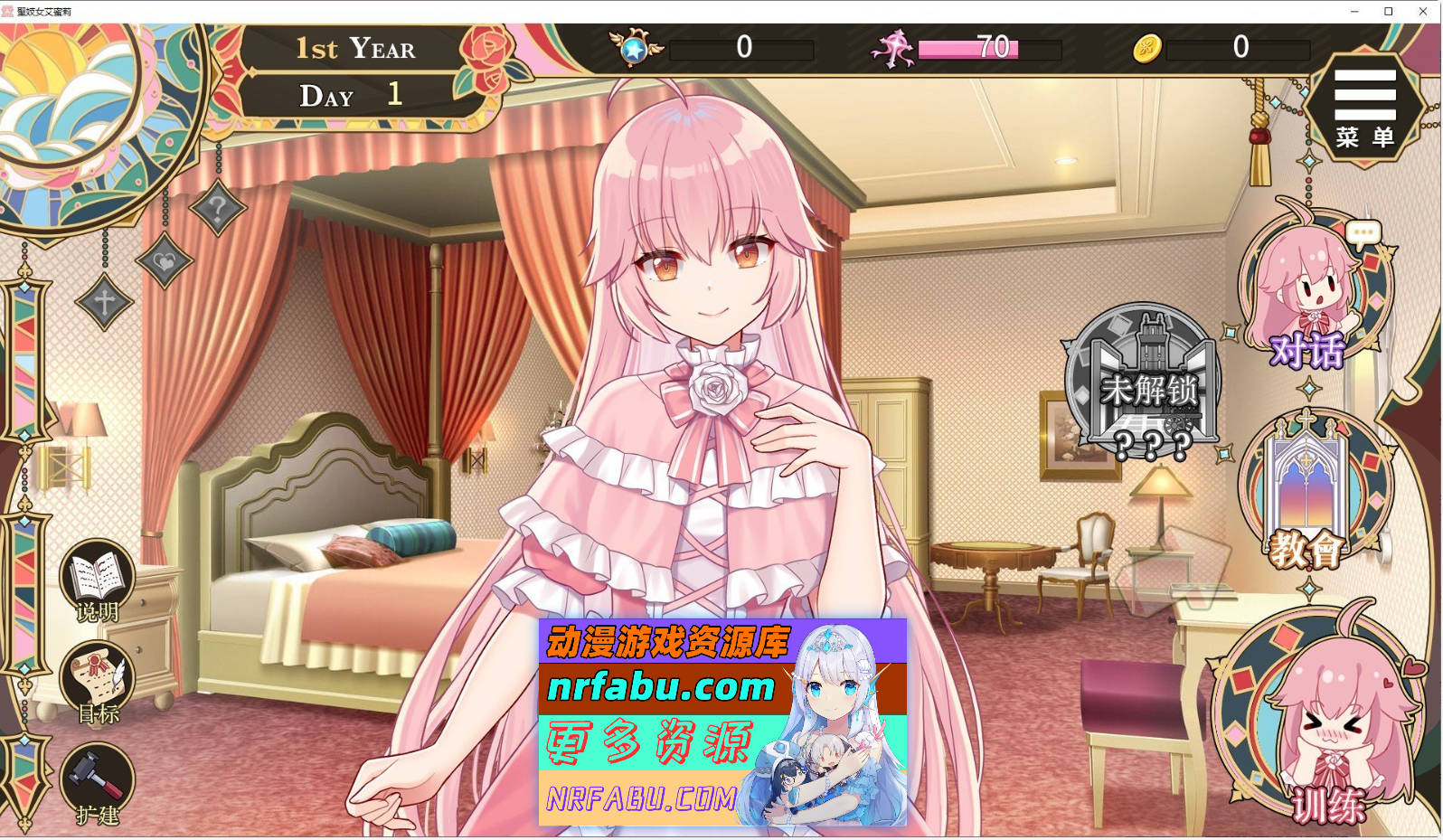Click the blue star currency icon
The height and width of the screenshot is (840, 1443).
[x=636, y=50]
